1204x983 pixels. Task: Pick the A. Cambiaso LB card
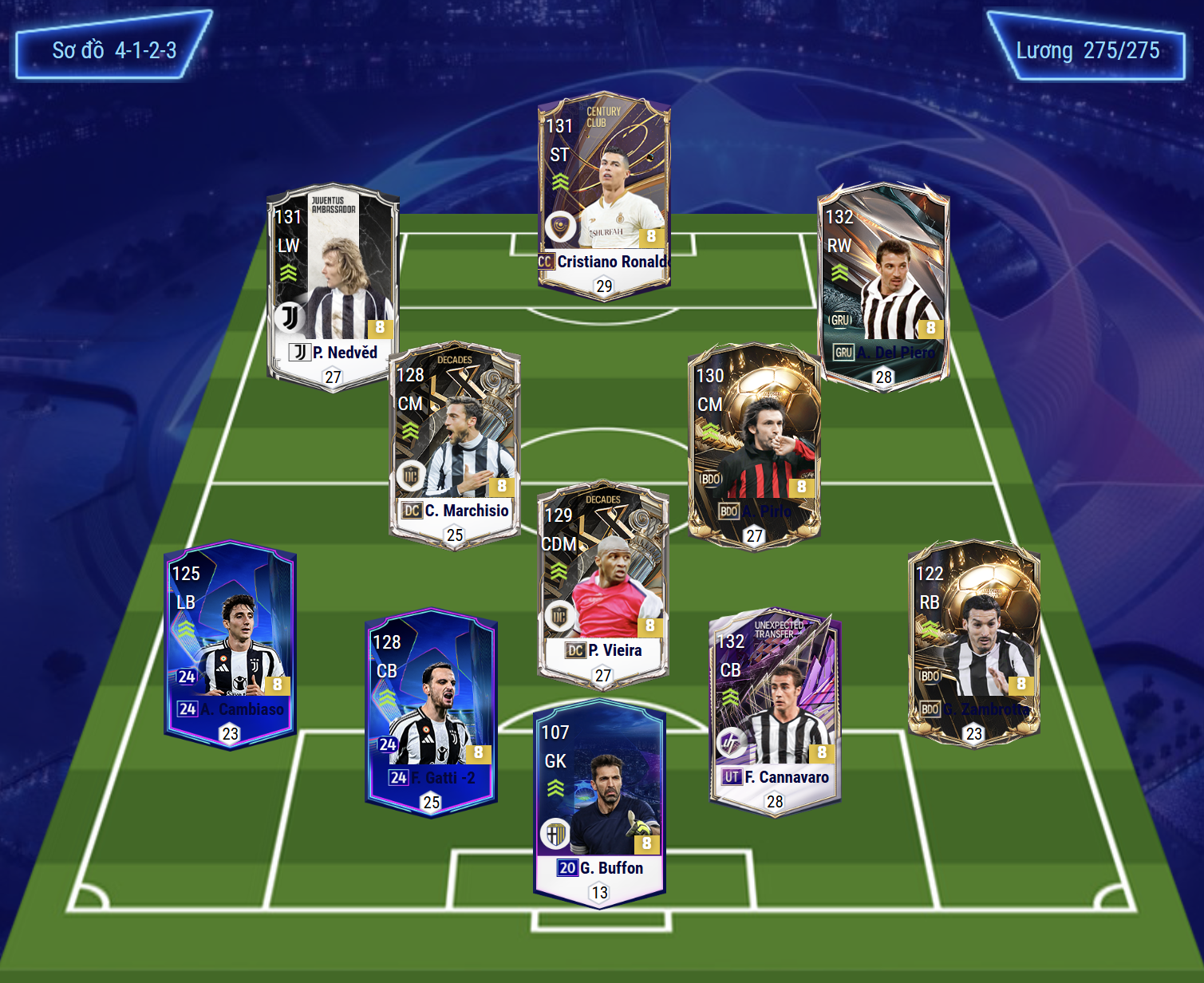click(231, 645)
